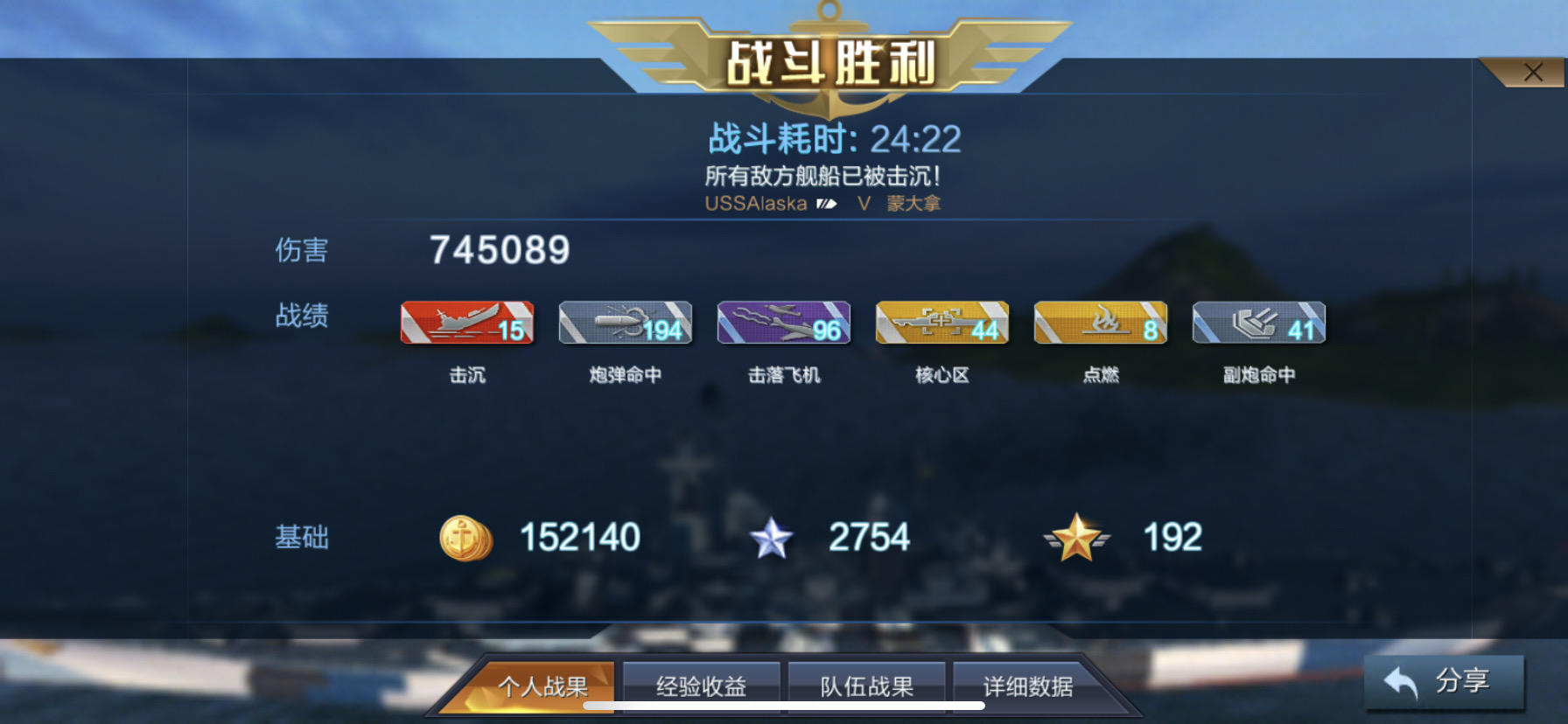Click the 745089 damage value
This screenshot has width=1568, height=724.
click(x=500, y=250)
